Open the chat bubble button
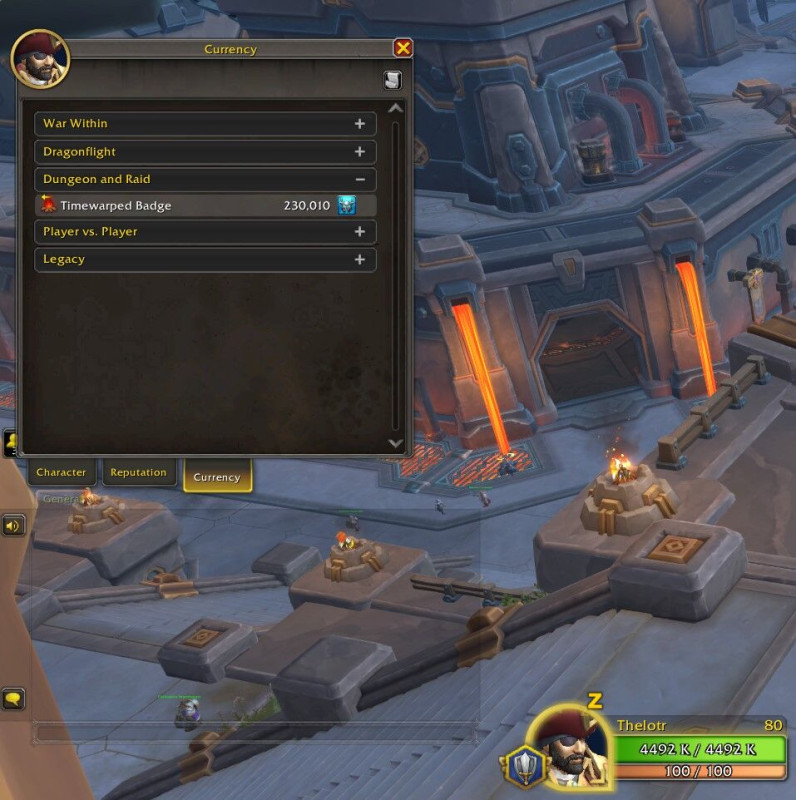The image size is (796, 800). [14, 699]
